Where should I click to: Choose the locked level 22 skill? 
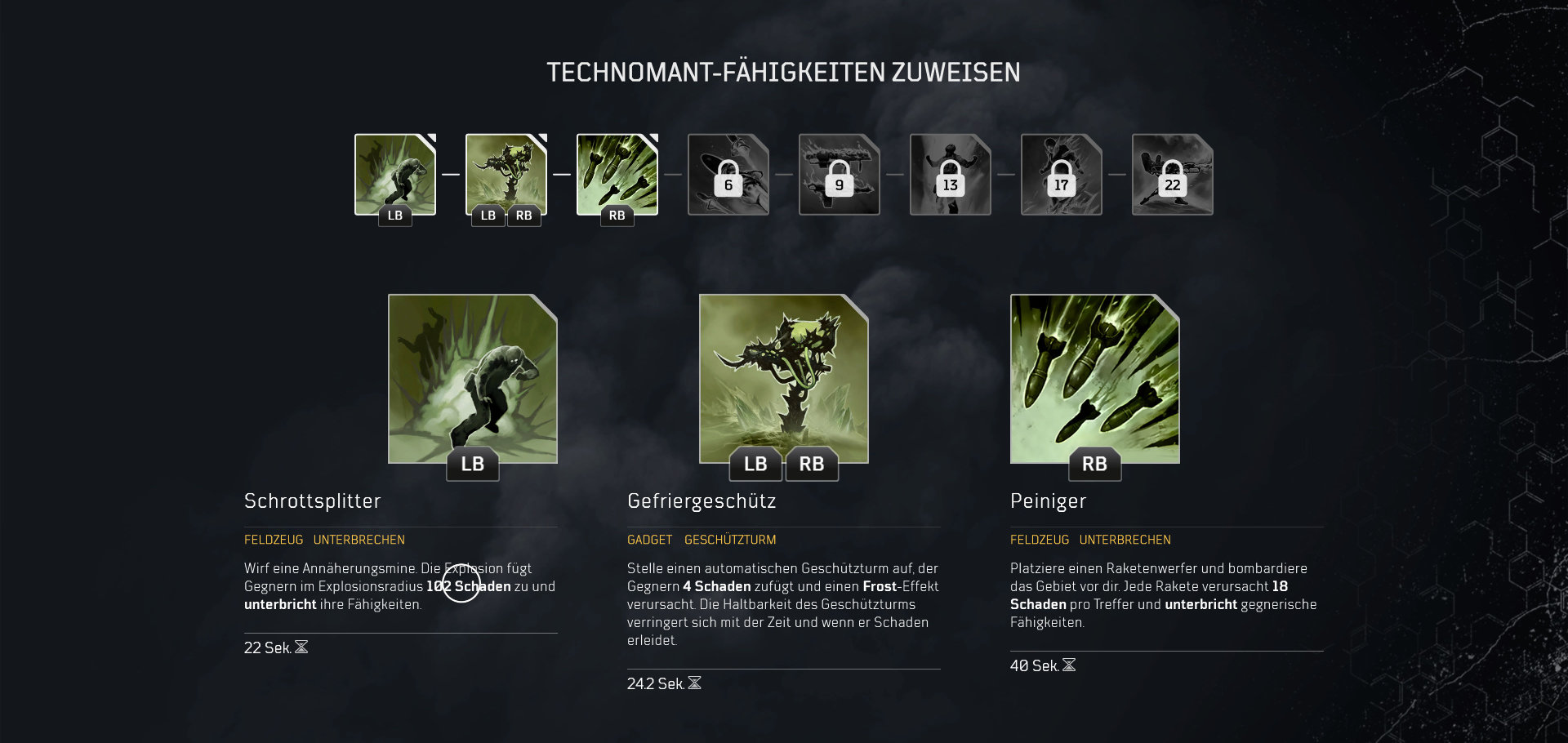pyautogui.click(x=1173, y=174)
